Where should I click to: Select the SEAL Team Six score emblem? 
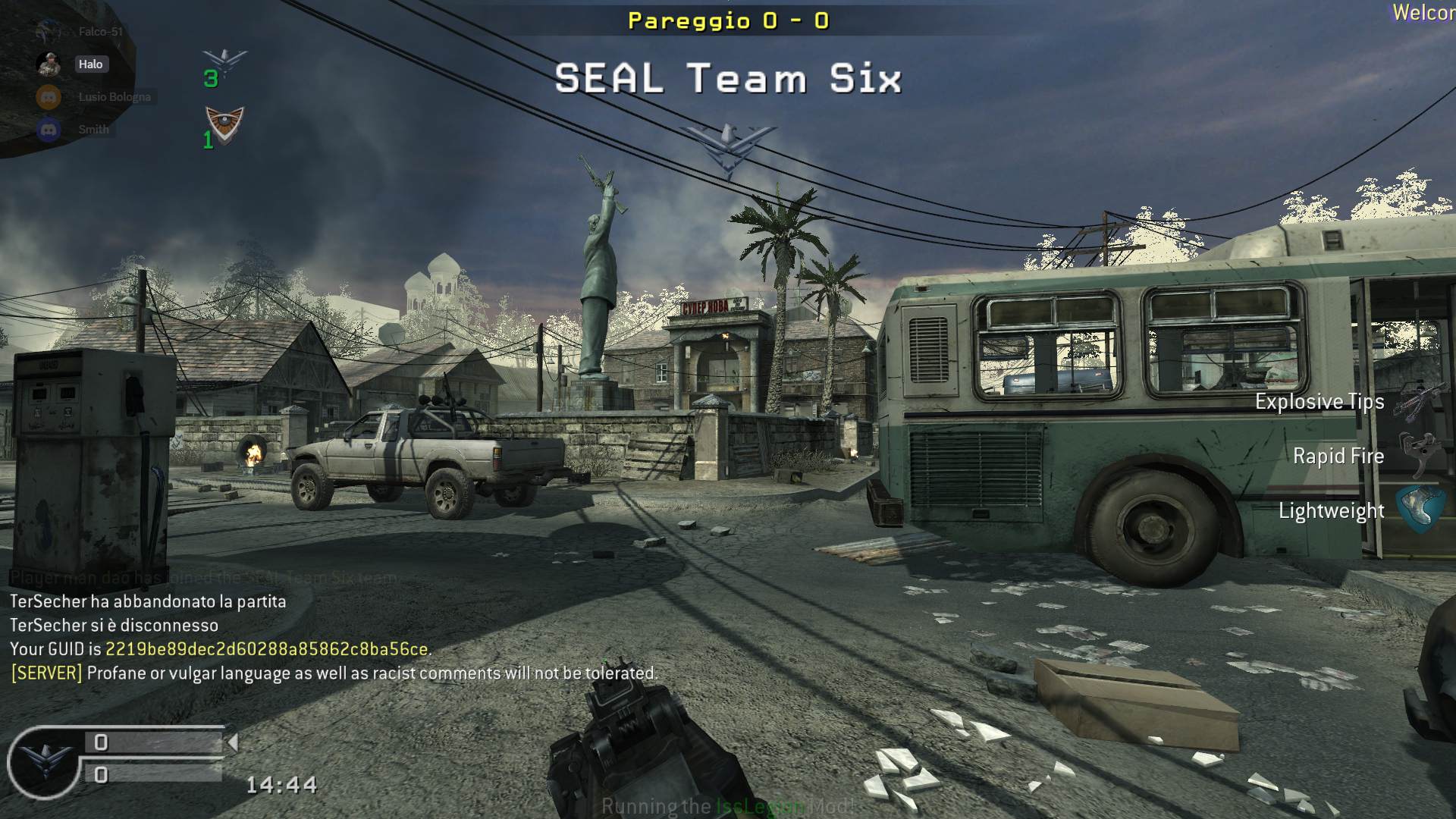[224, 62]
